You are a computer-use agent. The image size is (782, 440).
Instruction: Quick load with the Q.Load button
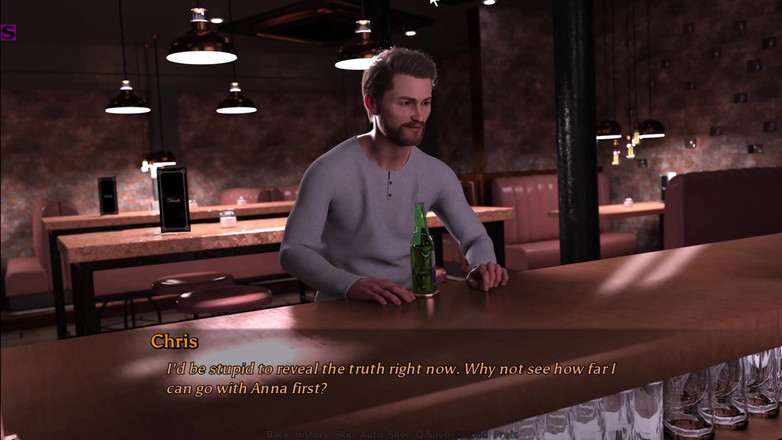[472, 435]
